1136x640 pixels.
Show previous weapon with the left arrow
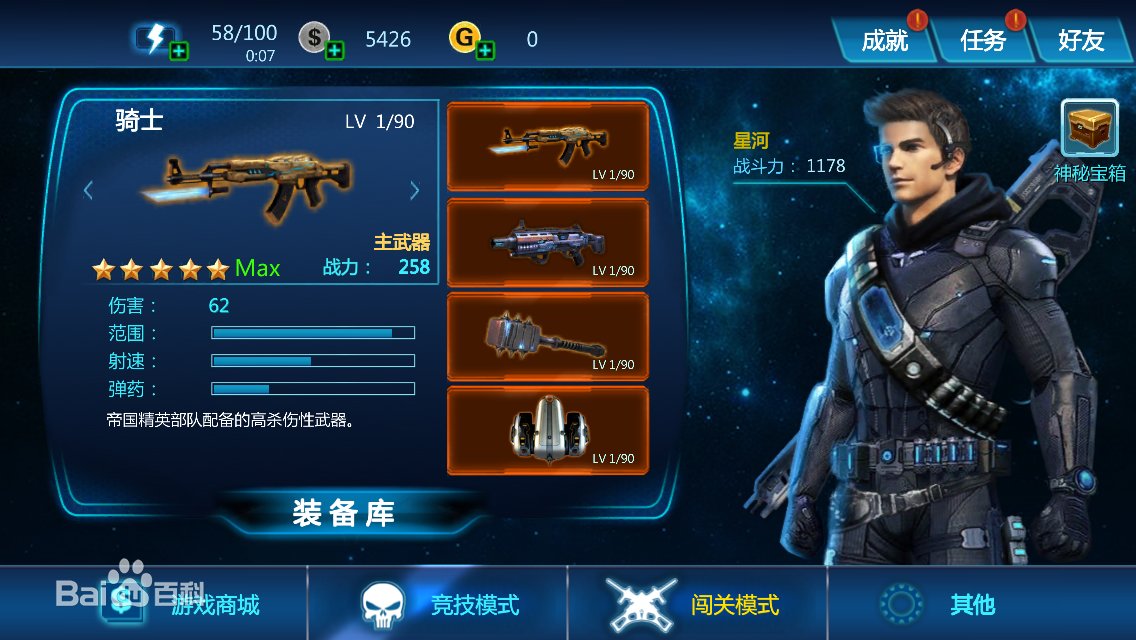tap(88, 189)
